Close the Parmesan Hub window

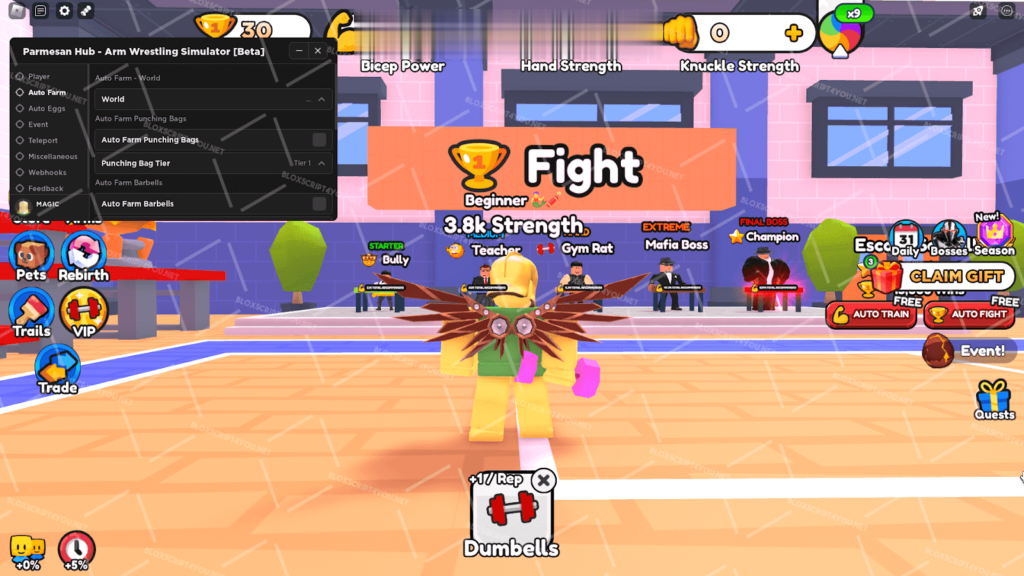click(318, 51)
